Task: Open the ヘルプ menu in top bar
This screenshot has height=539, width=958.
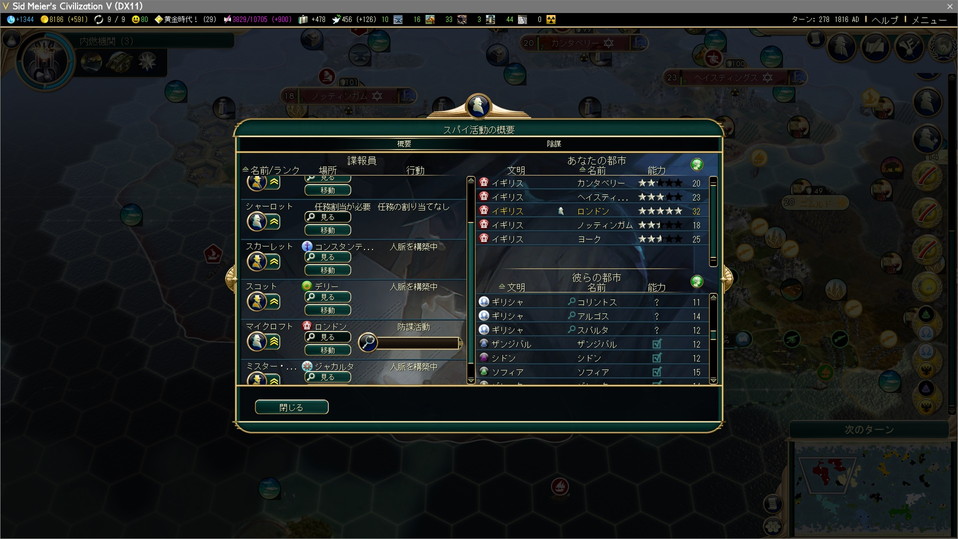Action: [885, 19]
